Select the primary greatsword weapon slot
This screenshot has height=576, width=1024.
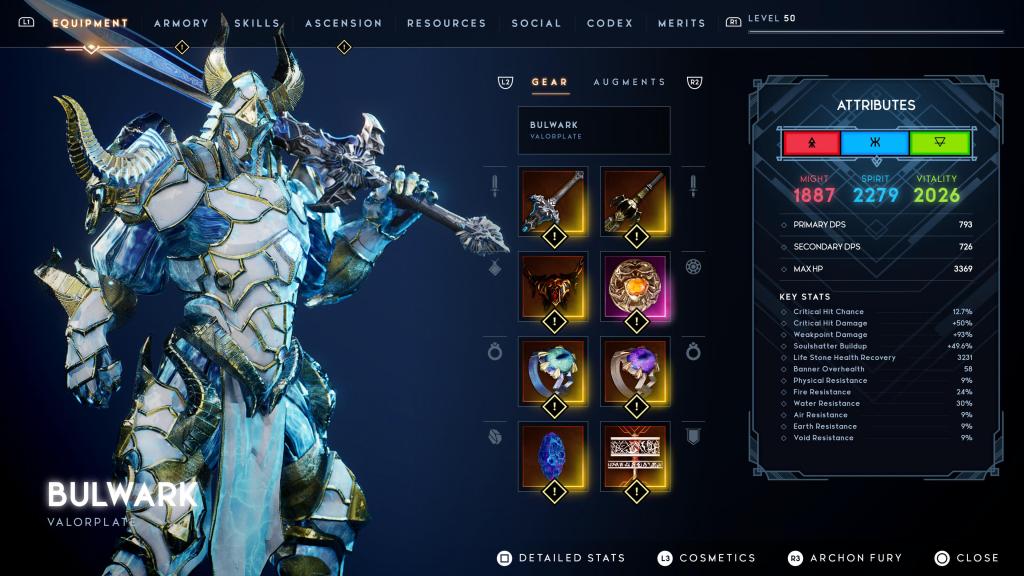pyautogui.click(x=553, y=201)
